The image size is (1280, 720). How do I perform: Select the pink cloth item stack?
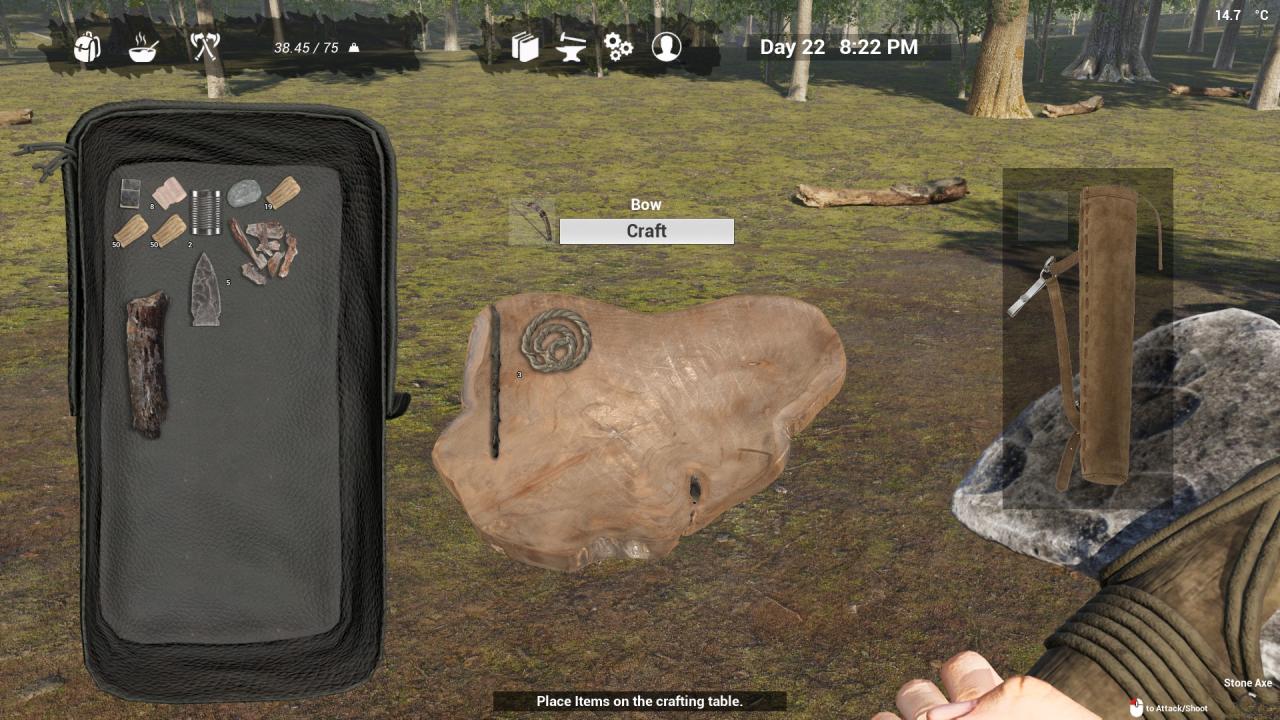(169, 191)
